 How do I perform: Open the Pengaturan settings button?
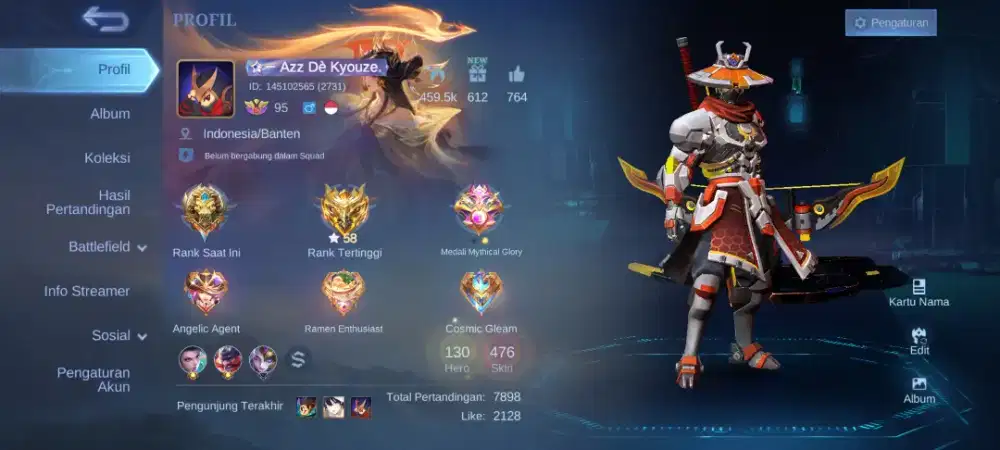tap(890, 22)
